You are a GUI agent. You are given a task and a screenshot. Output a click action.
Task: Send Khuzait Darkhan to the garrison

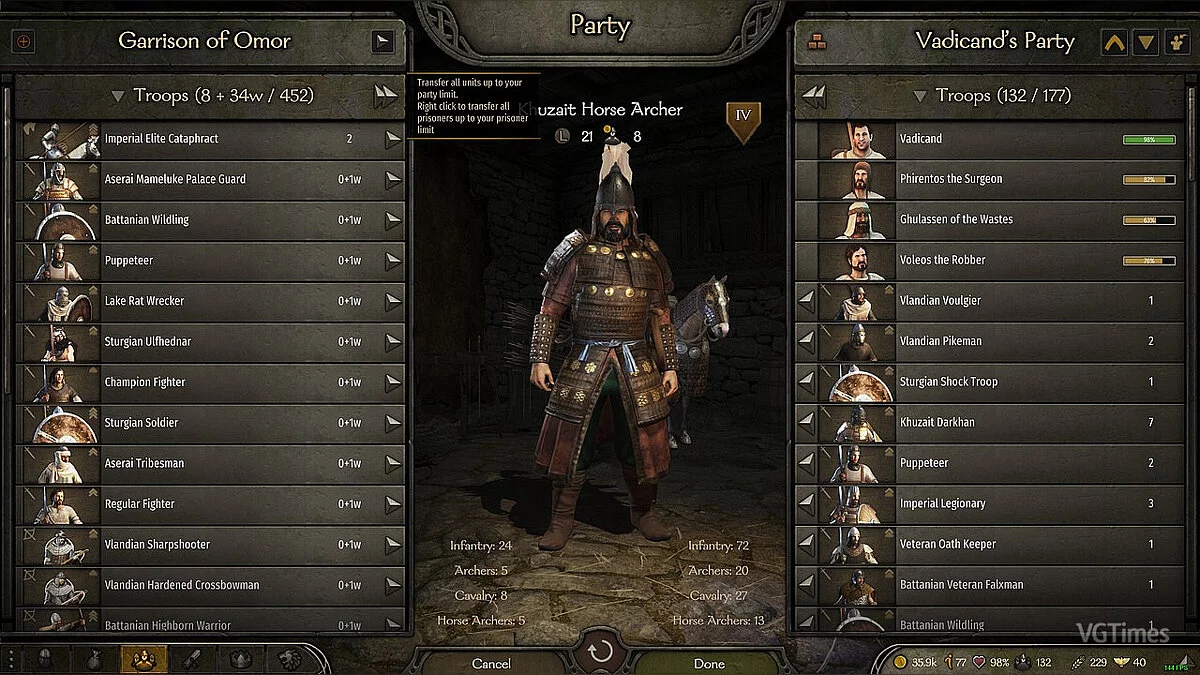coord(806,423)
